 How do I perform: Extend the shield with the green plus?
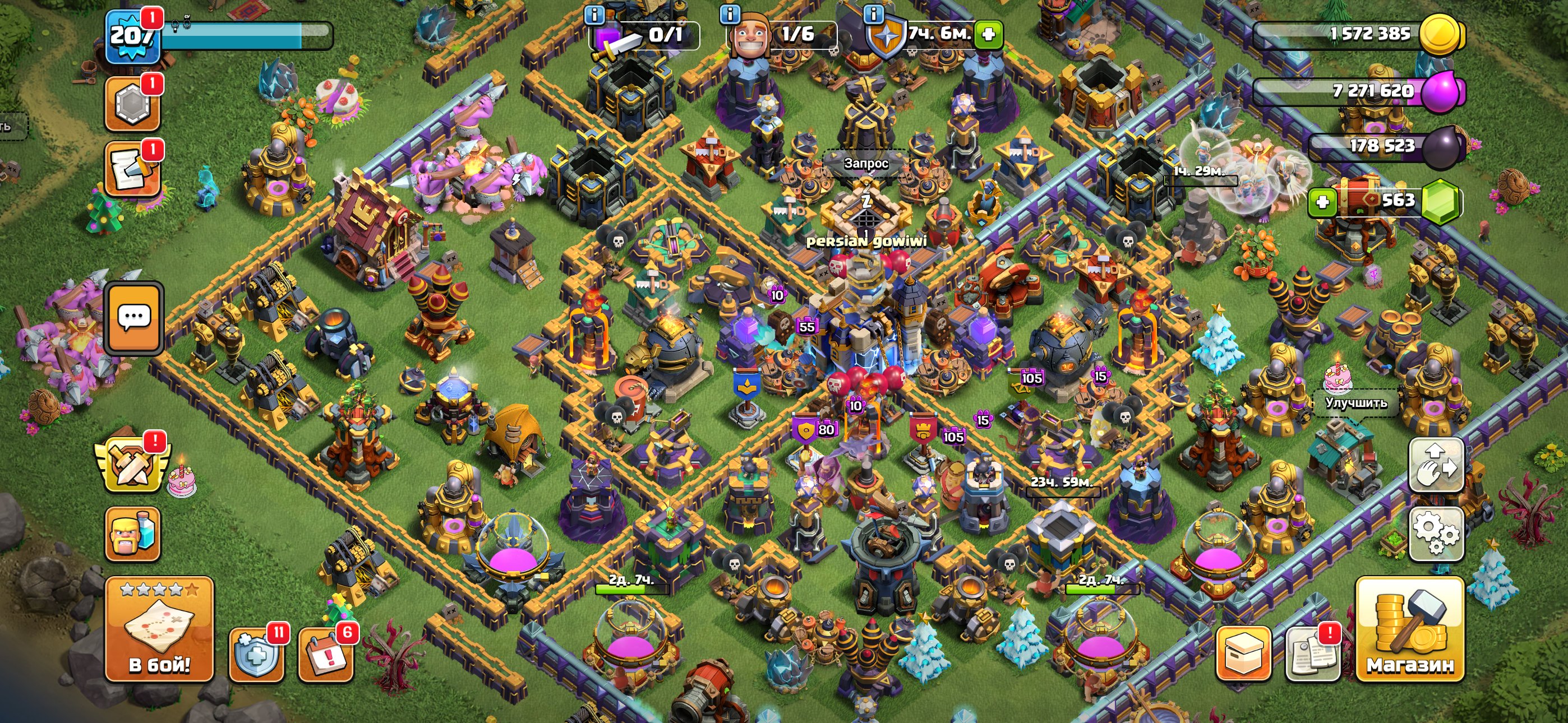(989, 34)
